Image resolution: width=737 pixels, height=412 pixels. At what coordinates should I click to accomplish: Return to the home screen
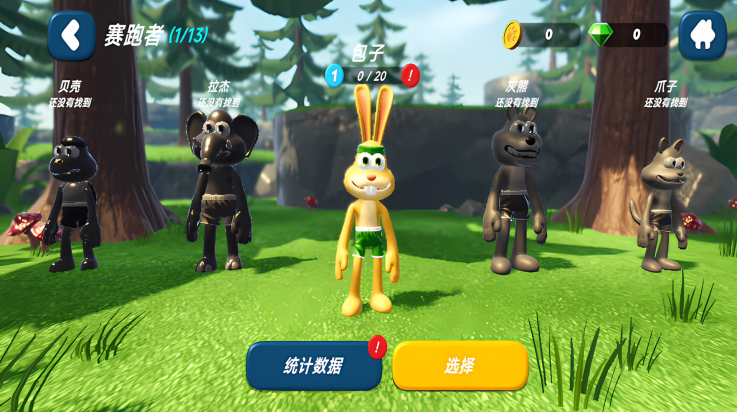[x=702, y=36]
